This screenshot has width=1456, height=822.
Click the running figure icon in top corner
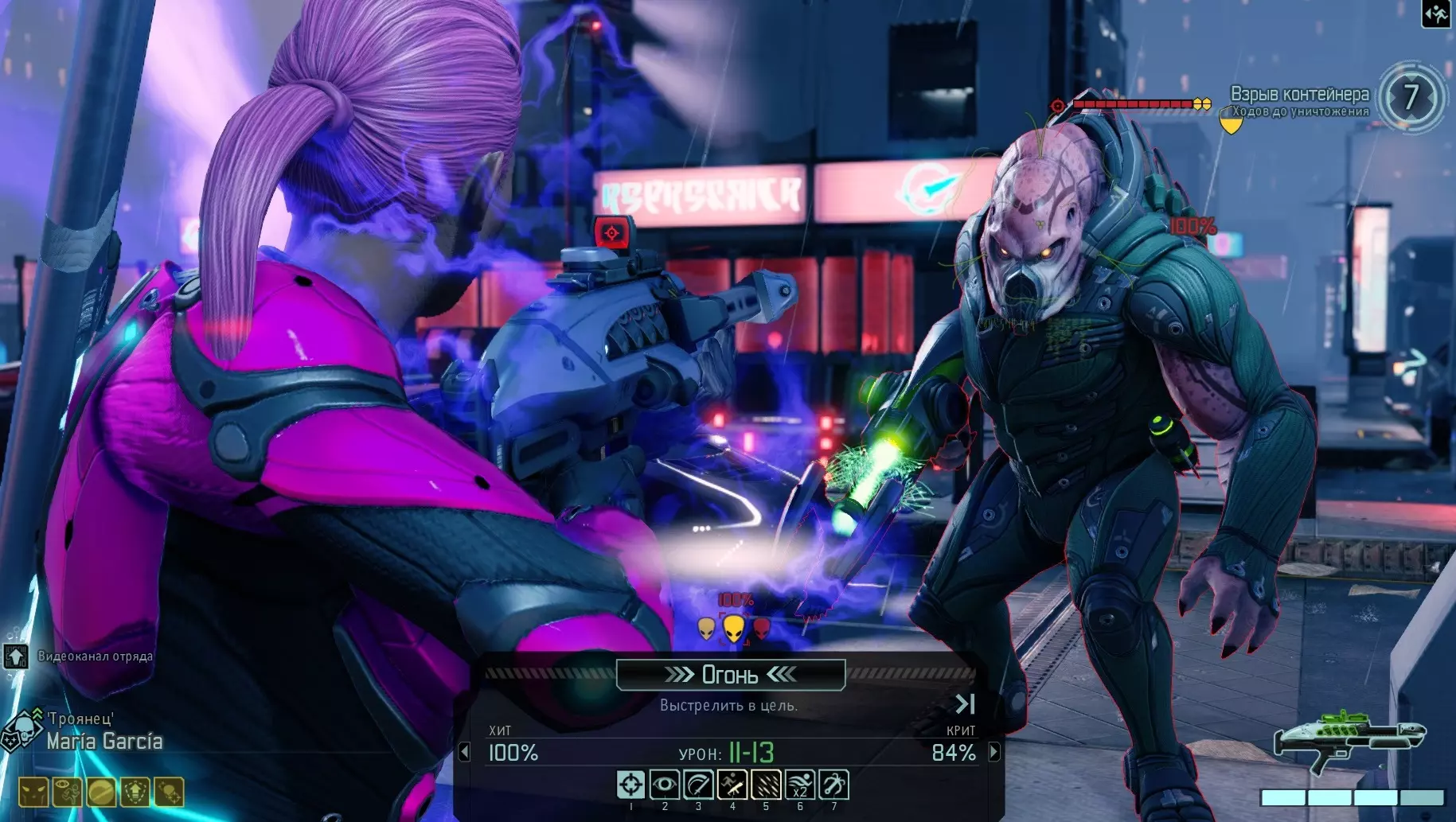coord(1437,14)
